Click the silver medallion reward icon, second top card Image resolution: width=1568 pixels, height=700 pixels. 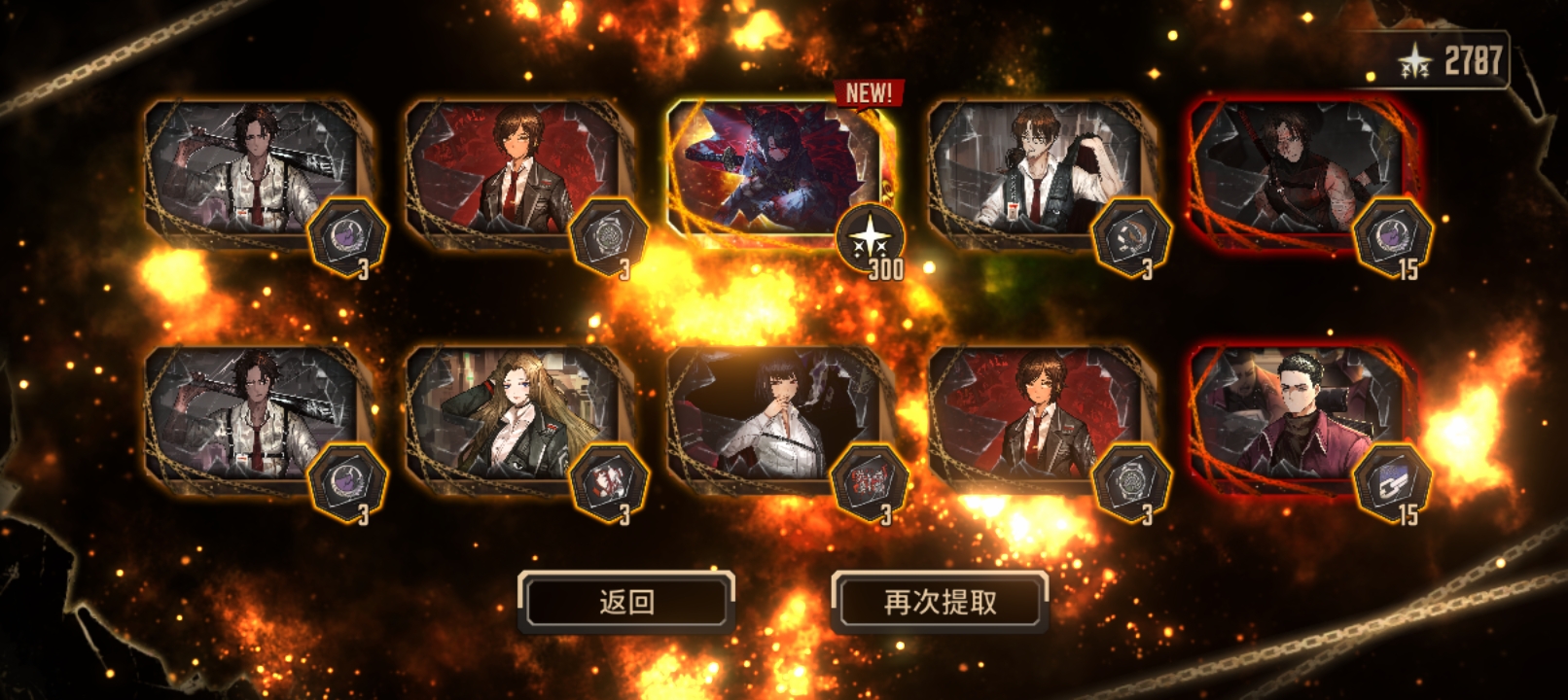tap(607, 233)
